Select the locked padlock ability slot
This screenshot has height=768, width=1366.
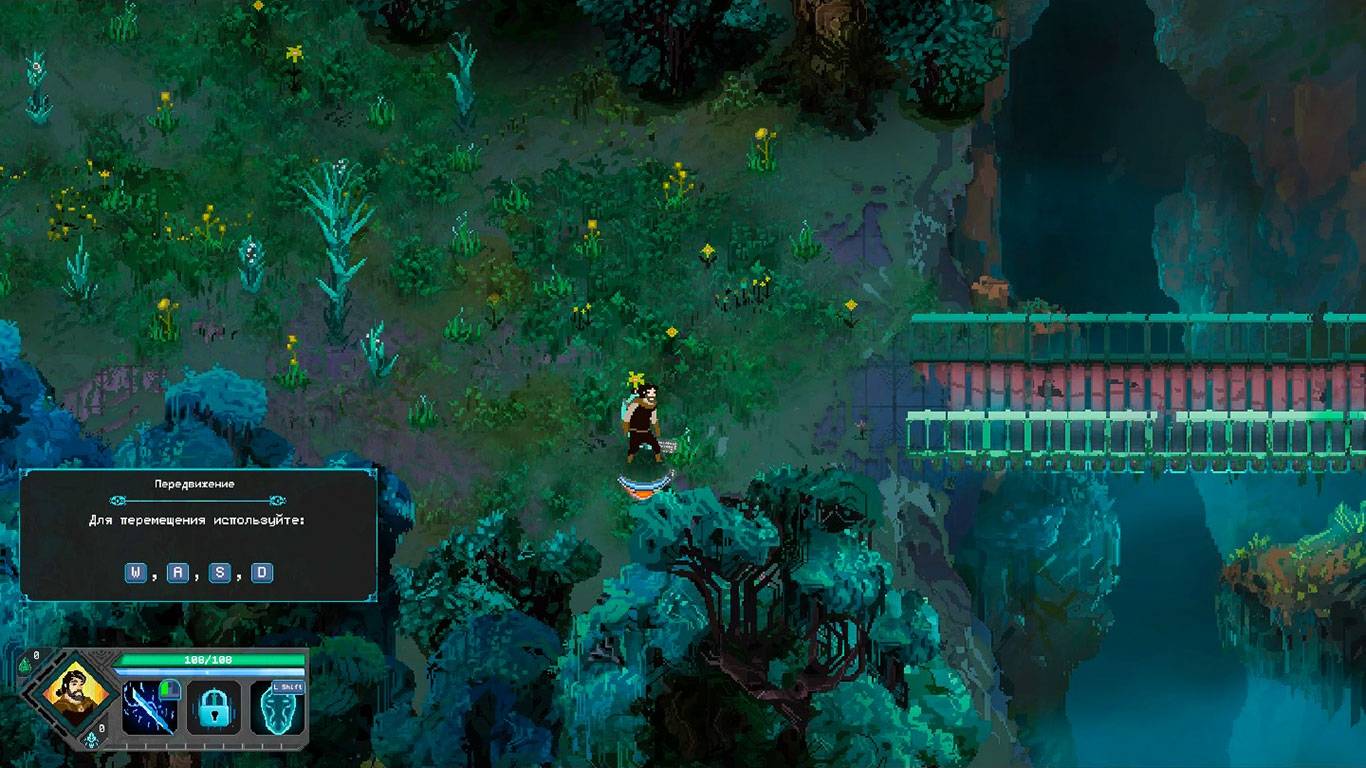(x=214, y=707)
